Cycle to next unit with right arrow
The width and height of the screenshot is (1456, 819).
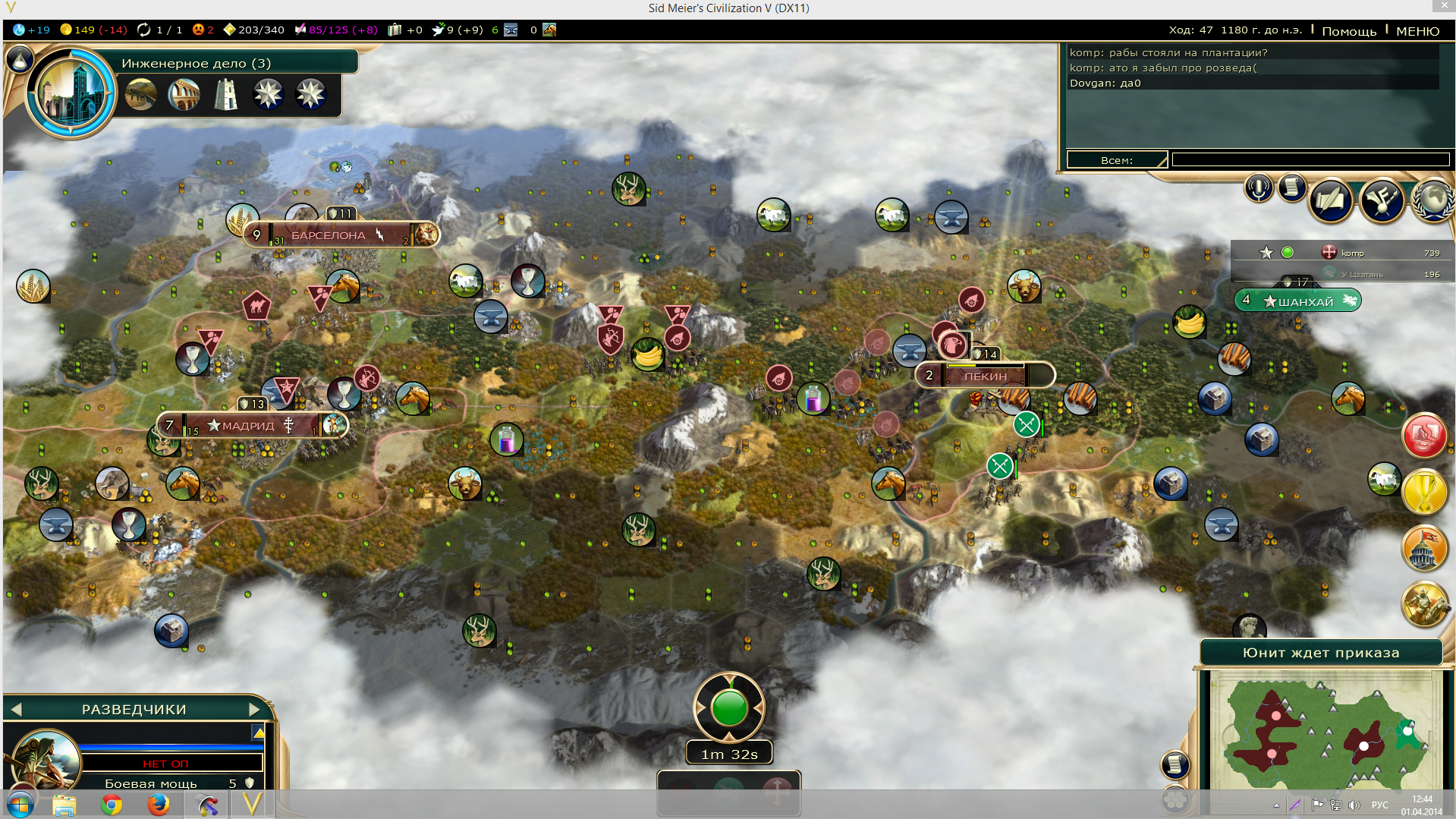(254, 710)
